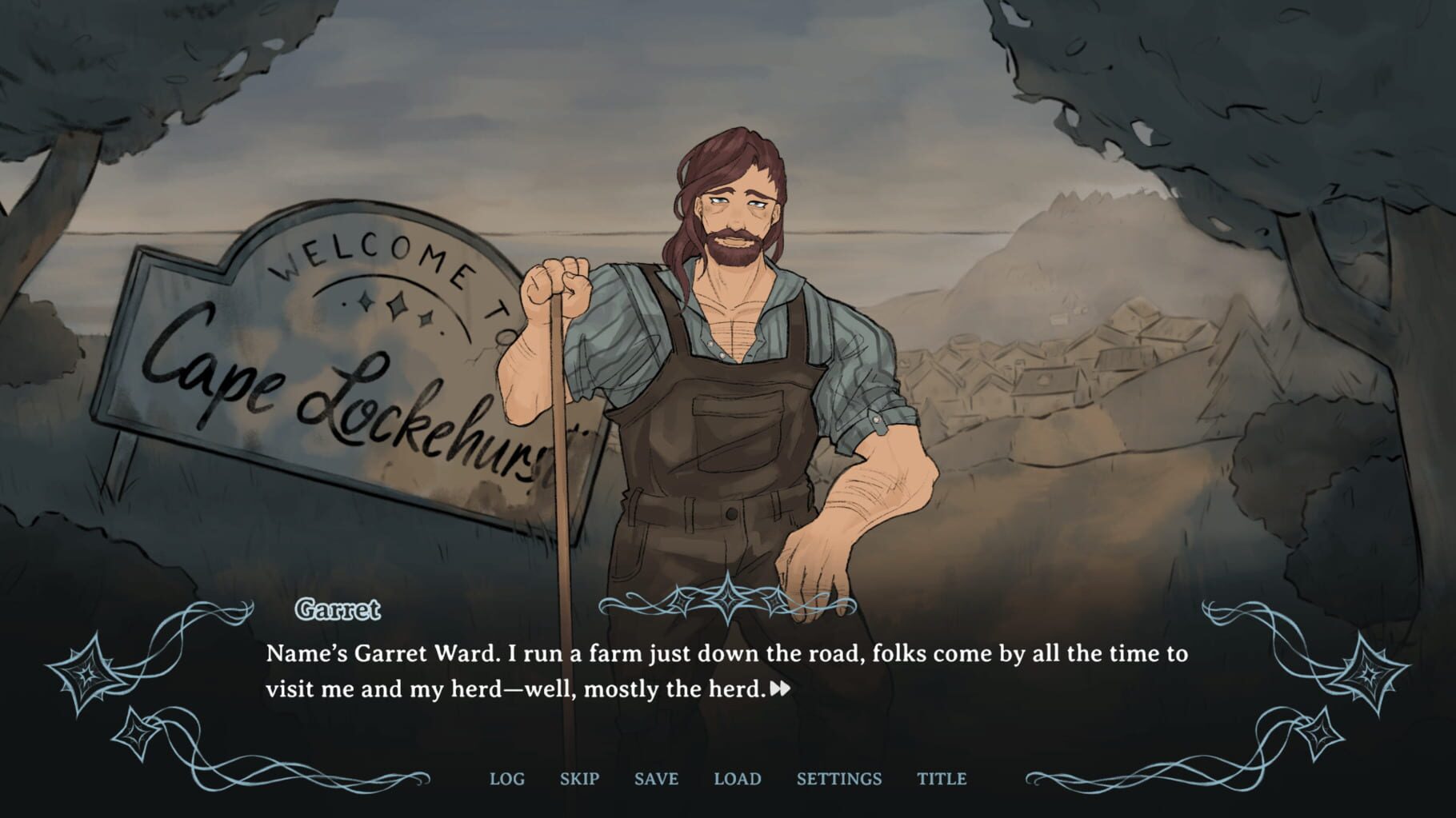
Task: Open the dialogue LOG
Action: (507, 778)
